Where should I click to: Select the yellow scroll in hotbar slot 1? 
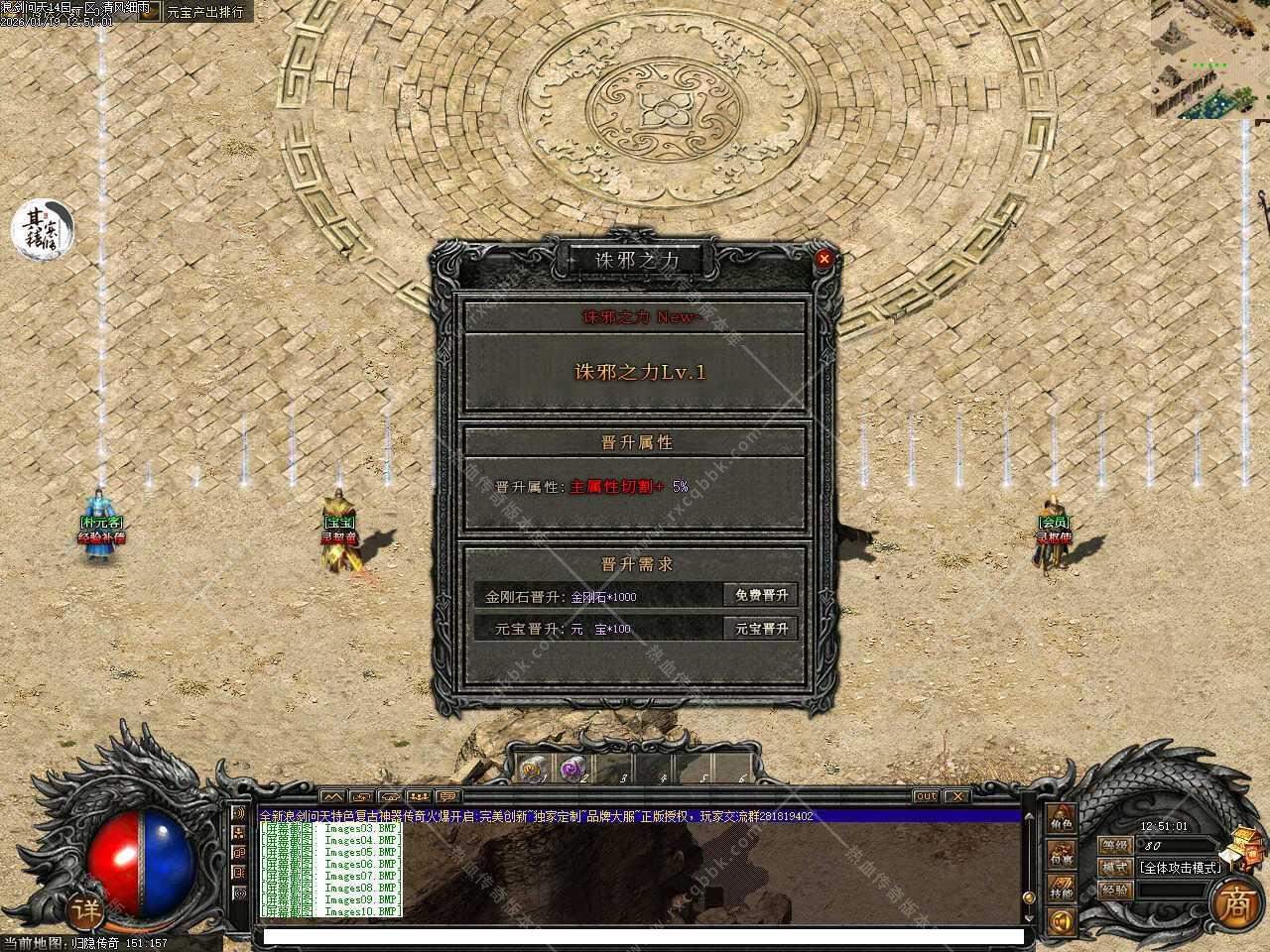point(531,767)
